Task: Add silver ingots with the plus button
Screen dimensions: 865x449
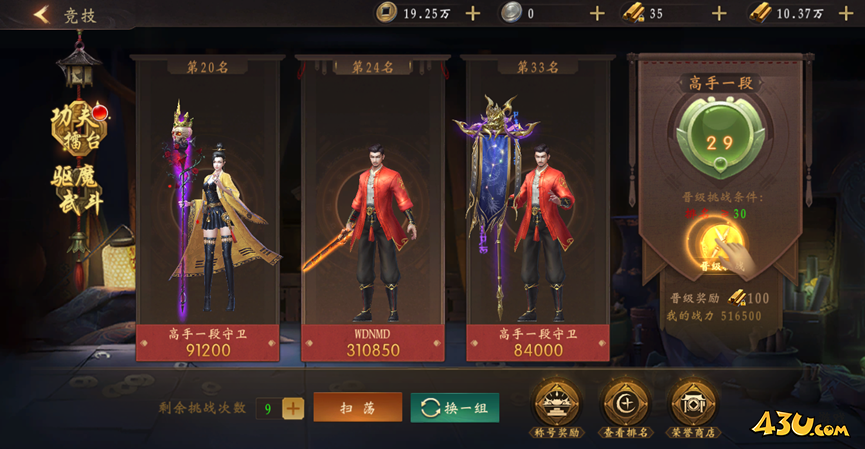Action: point(597,13)
